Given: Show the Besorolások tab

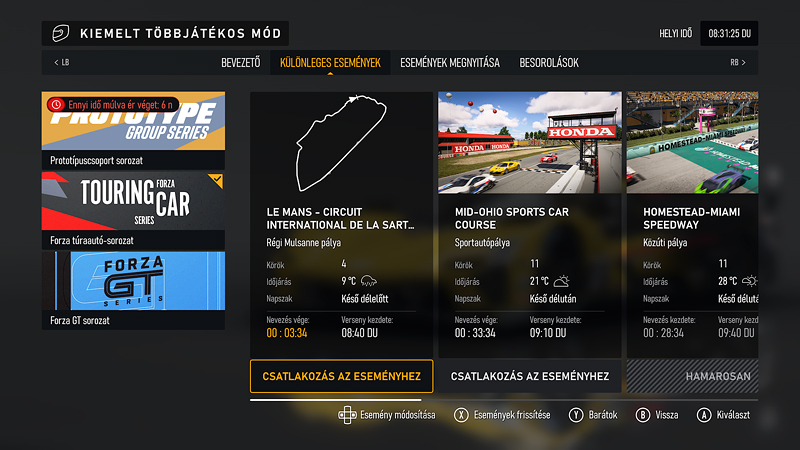Looking at the screenshot, I should 549,63.
